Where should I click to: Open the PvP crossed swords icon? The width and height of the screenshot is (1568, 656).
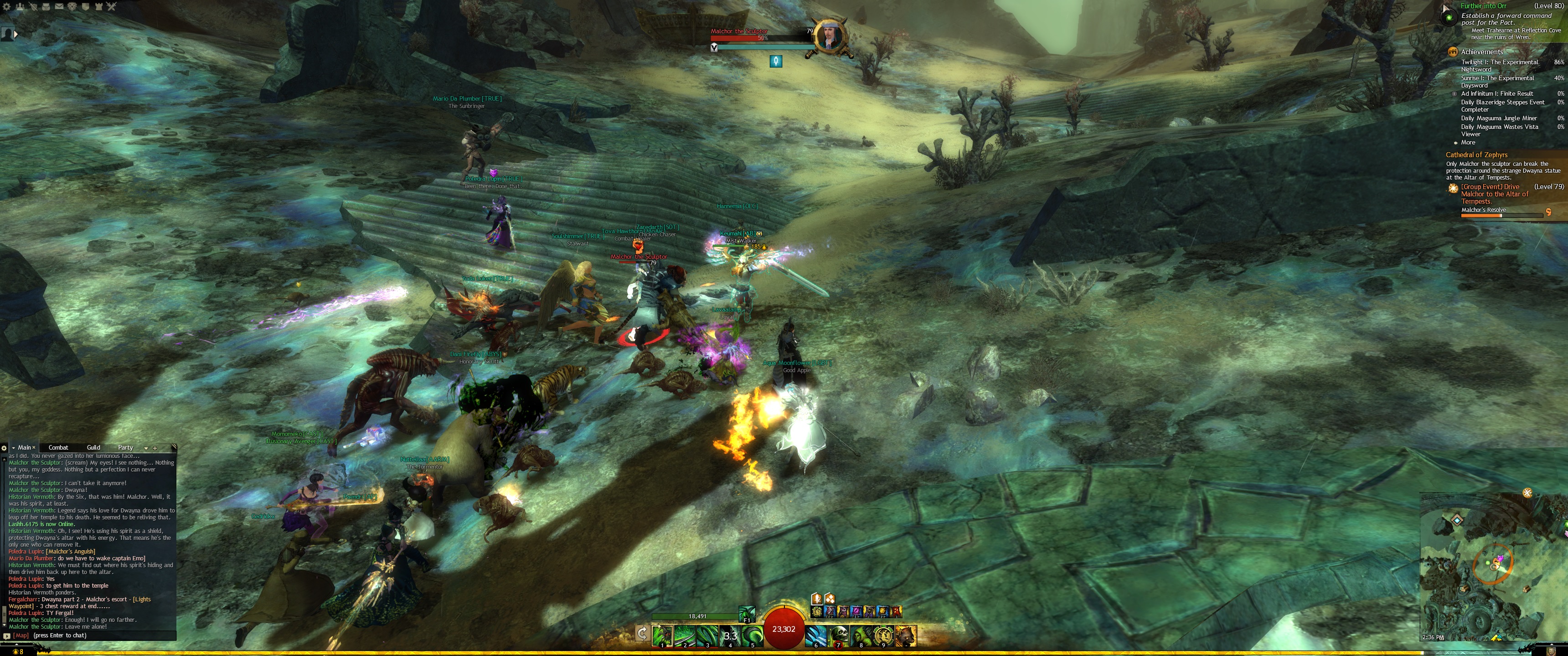pyautogui.click(x=111, y=7)
